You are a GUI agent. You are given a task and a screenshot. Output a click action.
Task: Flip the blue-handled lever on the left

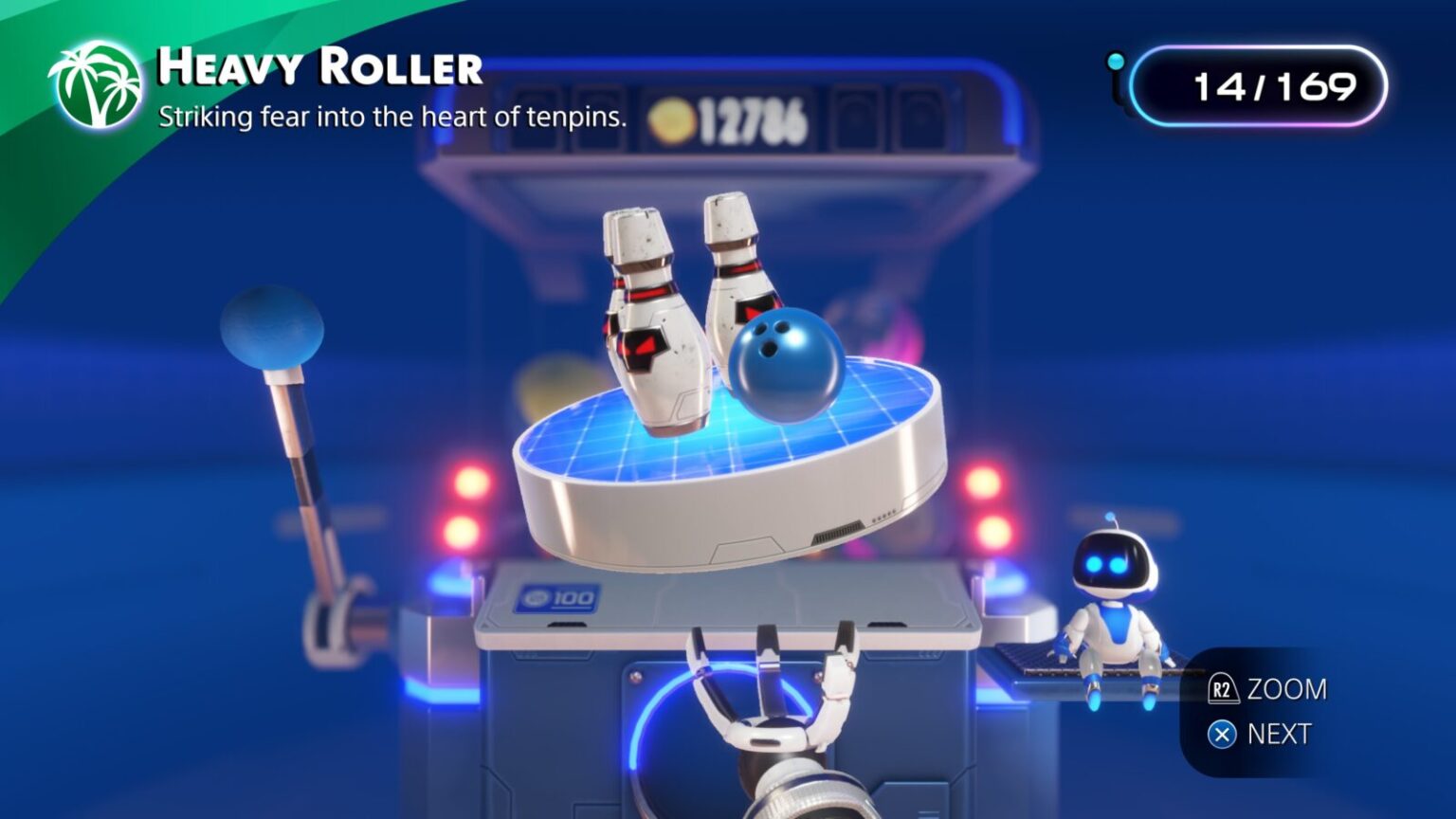(273, 325)
